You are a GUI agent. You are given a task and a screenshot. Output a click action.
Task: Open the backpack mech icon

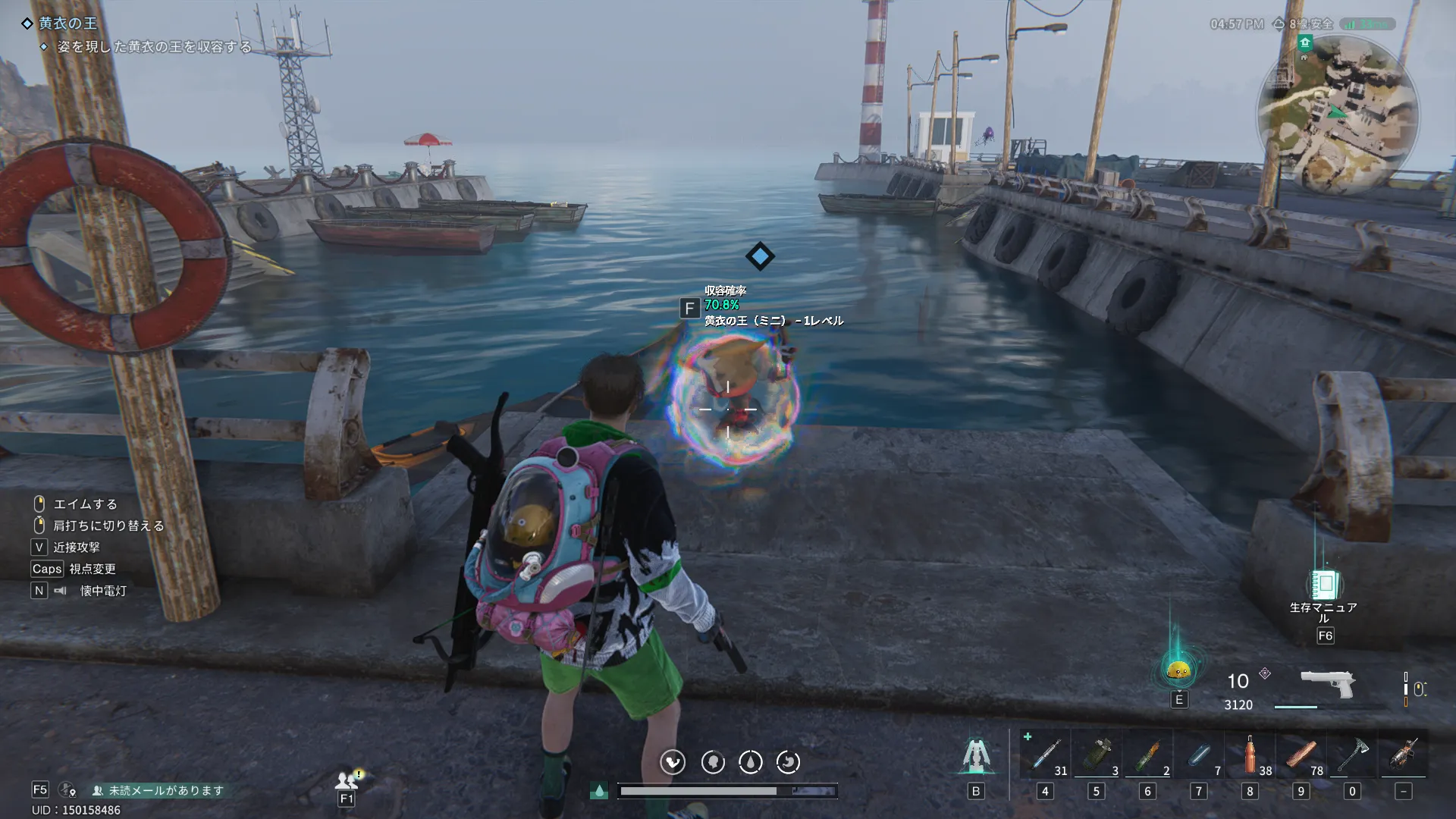coord(976,756)
